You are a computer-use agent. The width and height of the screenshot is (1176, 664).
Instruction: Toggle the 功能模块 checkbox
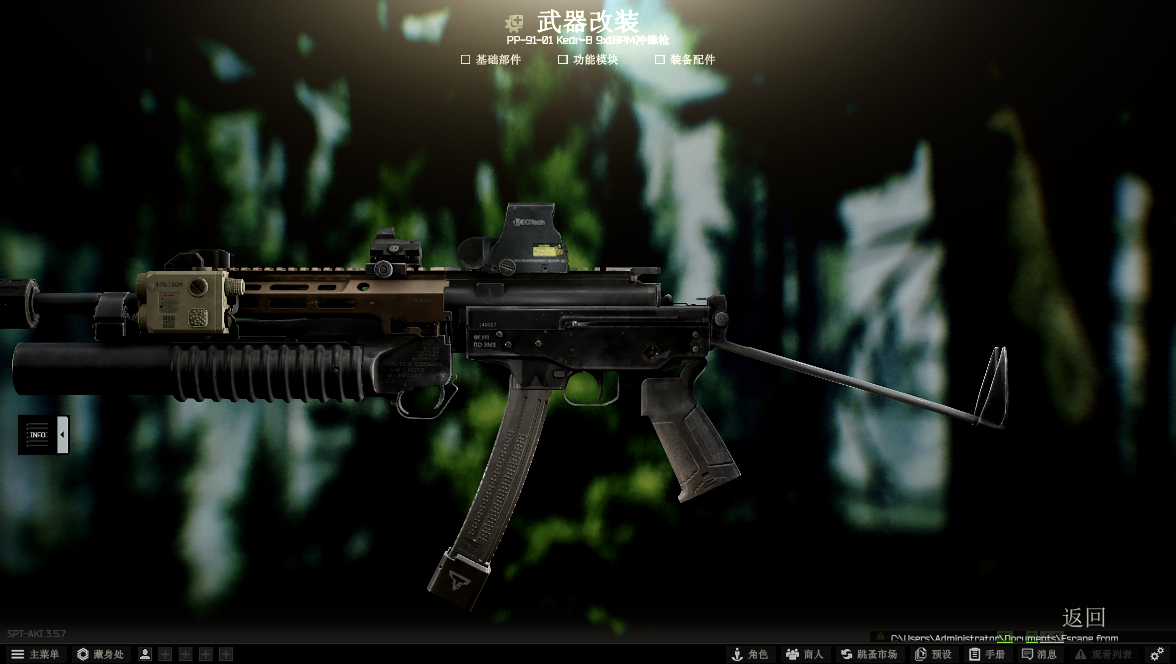(x=563, y=60)
